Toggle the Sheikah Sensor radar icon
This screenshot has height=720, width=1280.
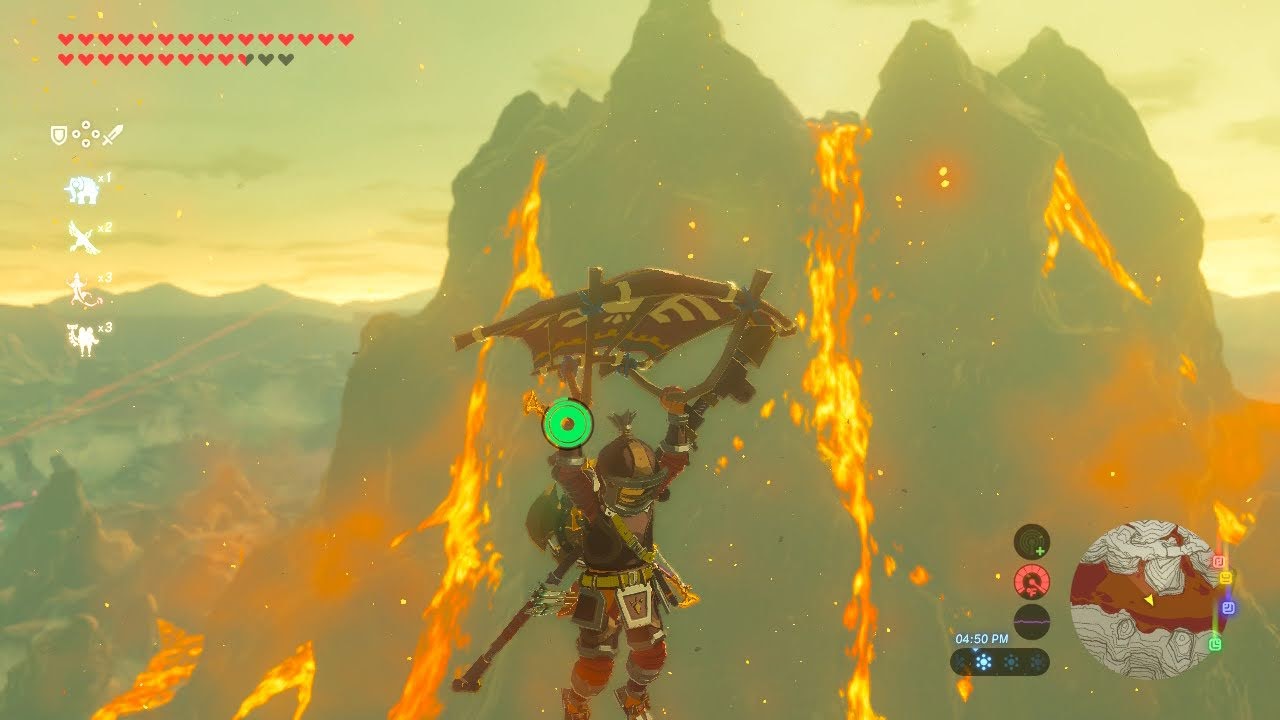[1032, 542]
